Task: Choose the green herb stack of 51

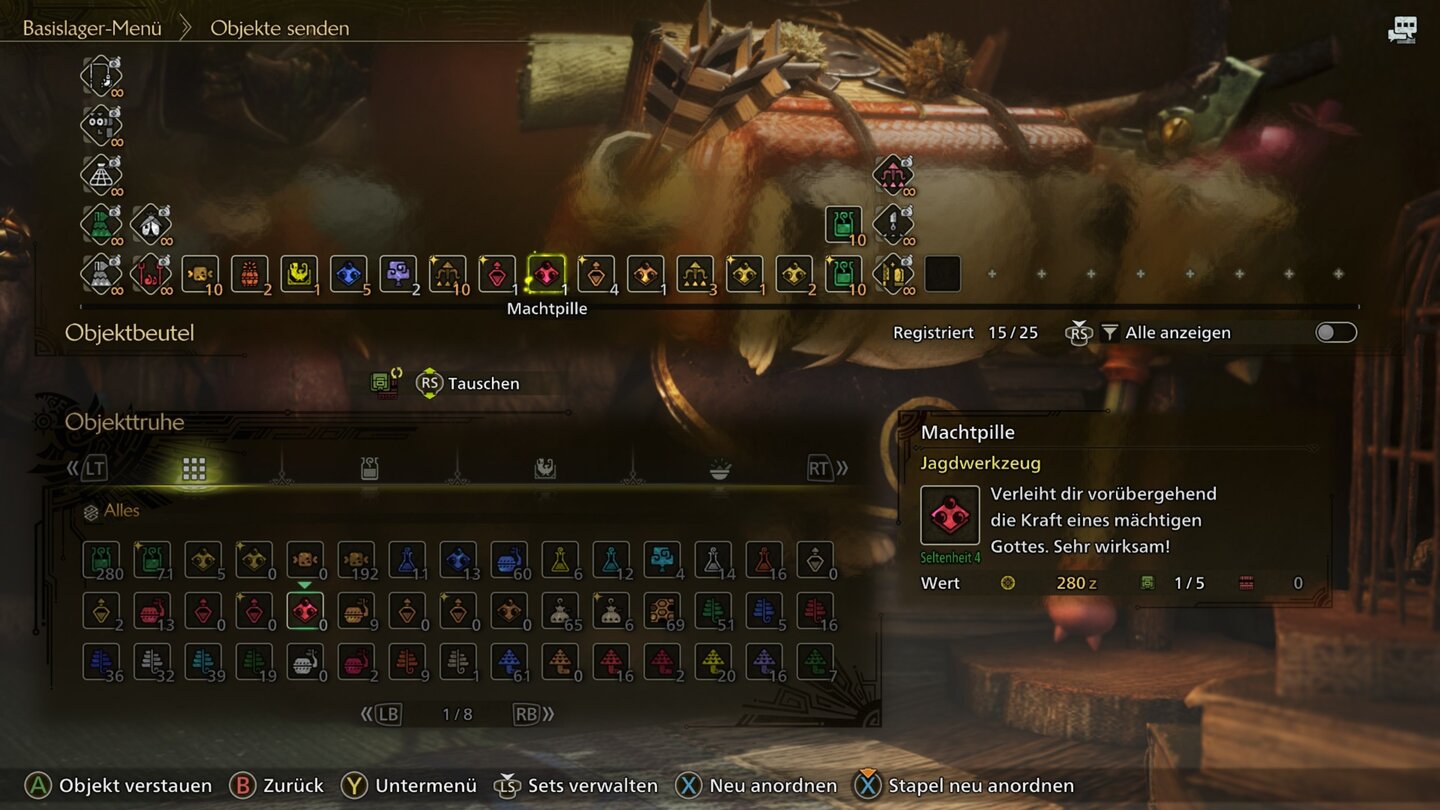Action: (713, 611)
